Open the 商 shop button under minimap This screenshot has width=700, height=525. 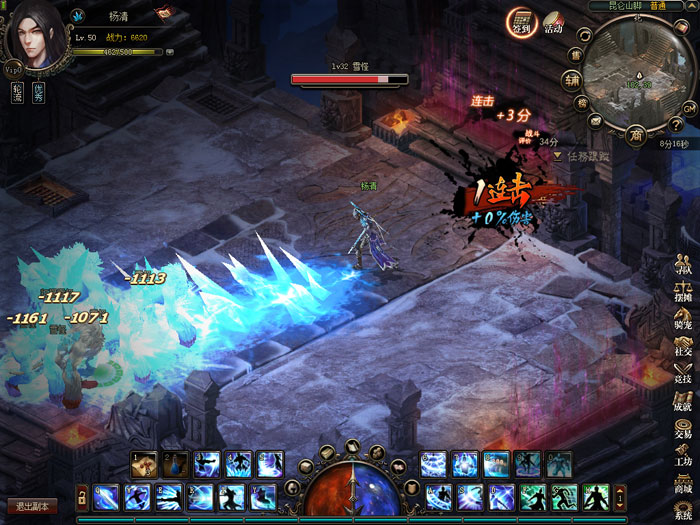coord(634,135)
